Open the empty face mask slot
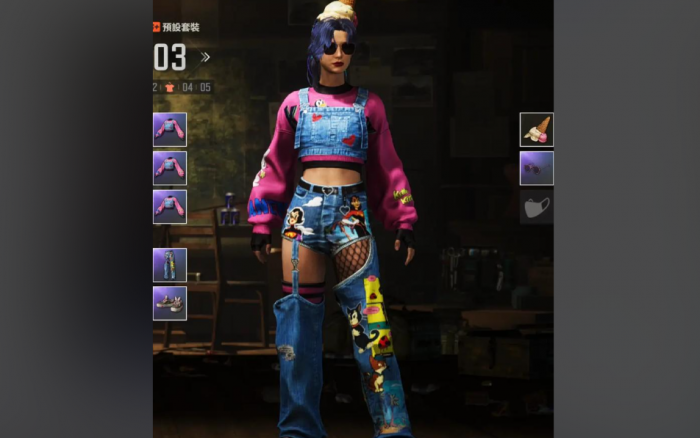Viewport: 700px width, 438px height. [x=536, y=207]
